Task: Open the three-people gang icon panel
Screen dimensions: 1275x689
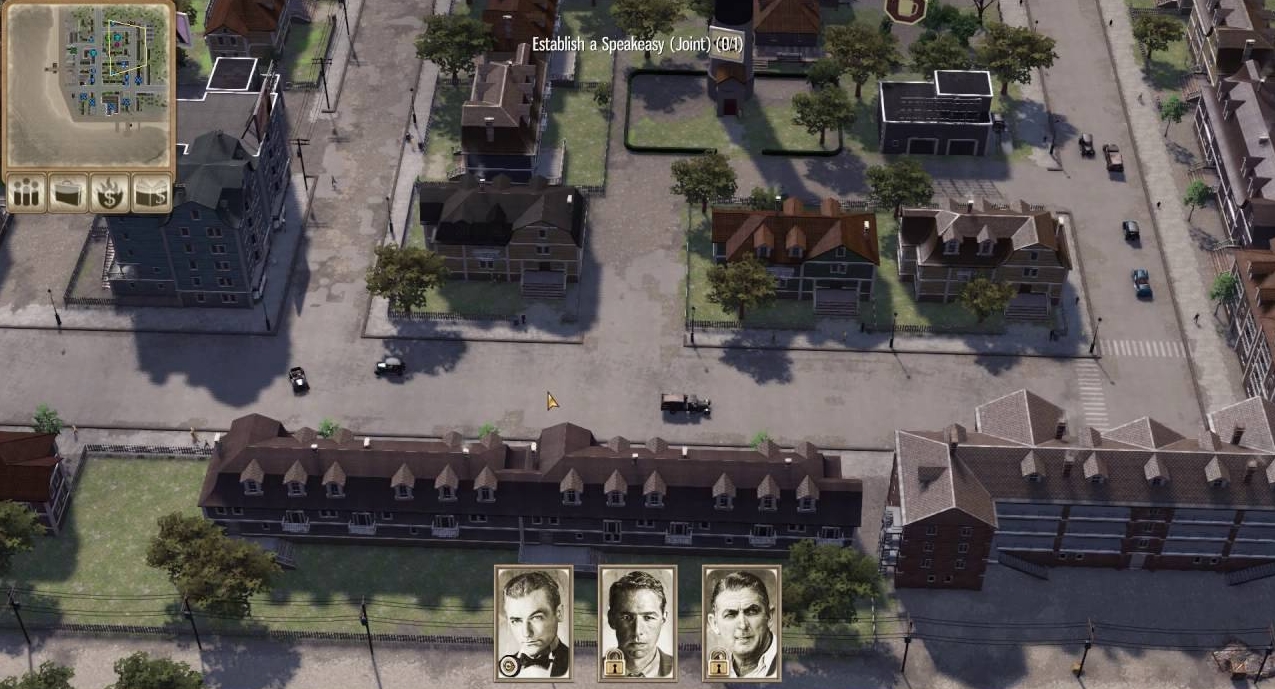Action: tap(25, 194)
